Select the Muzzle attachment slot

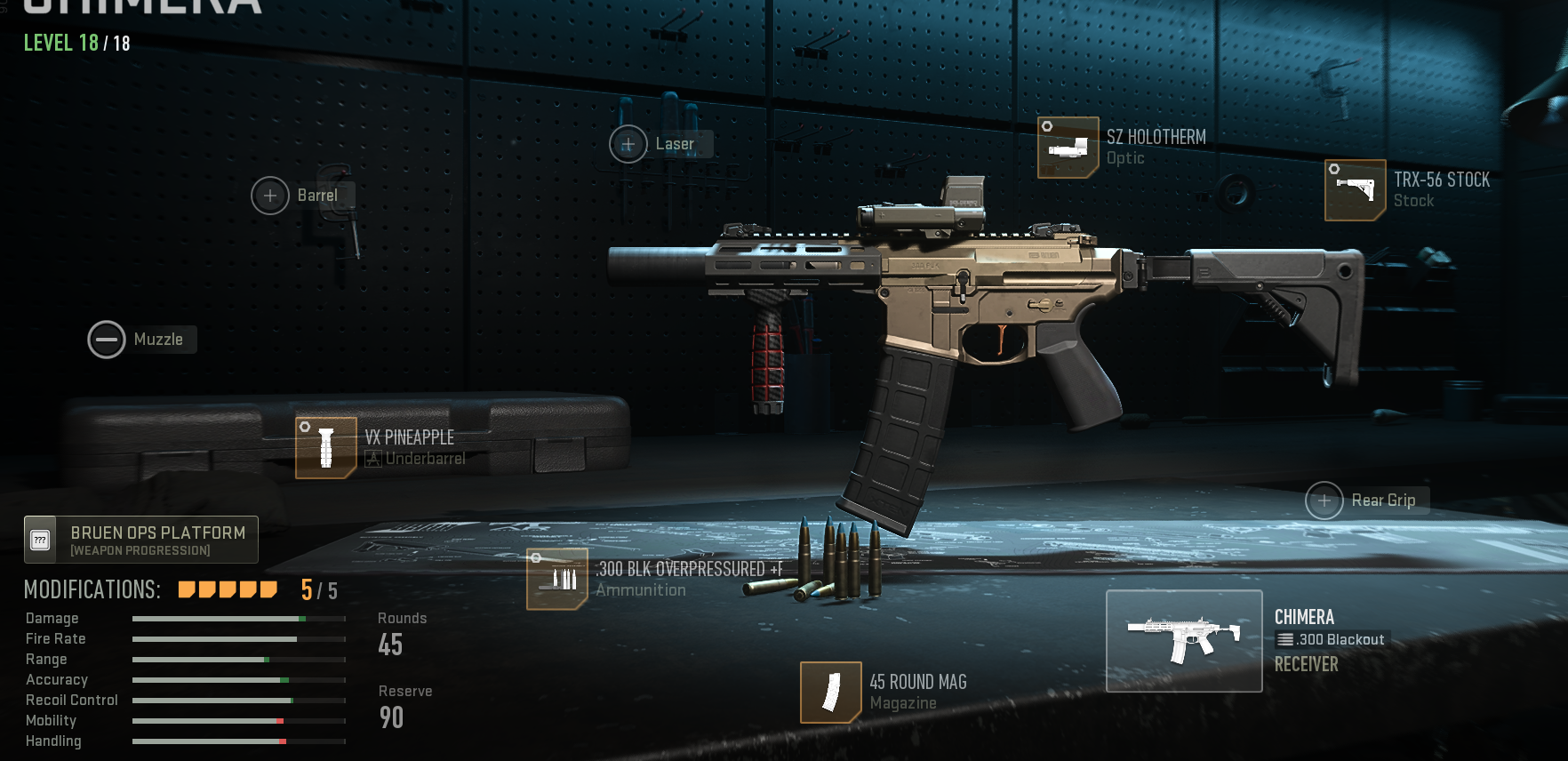pos(107,340)
